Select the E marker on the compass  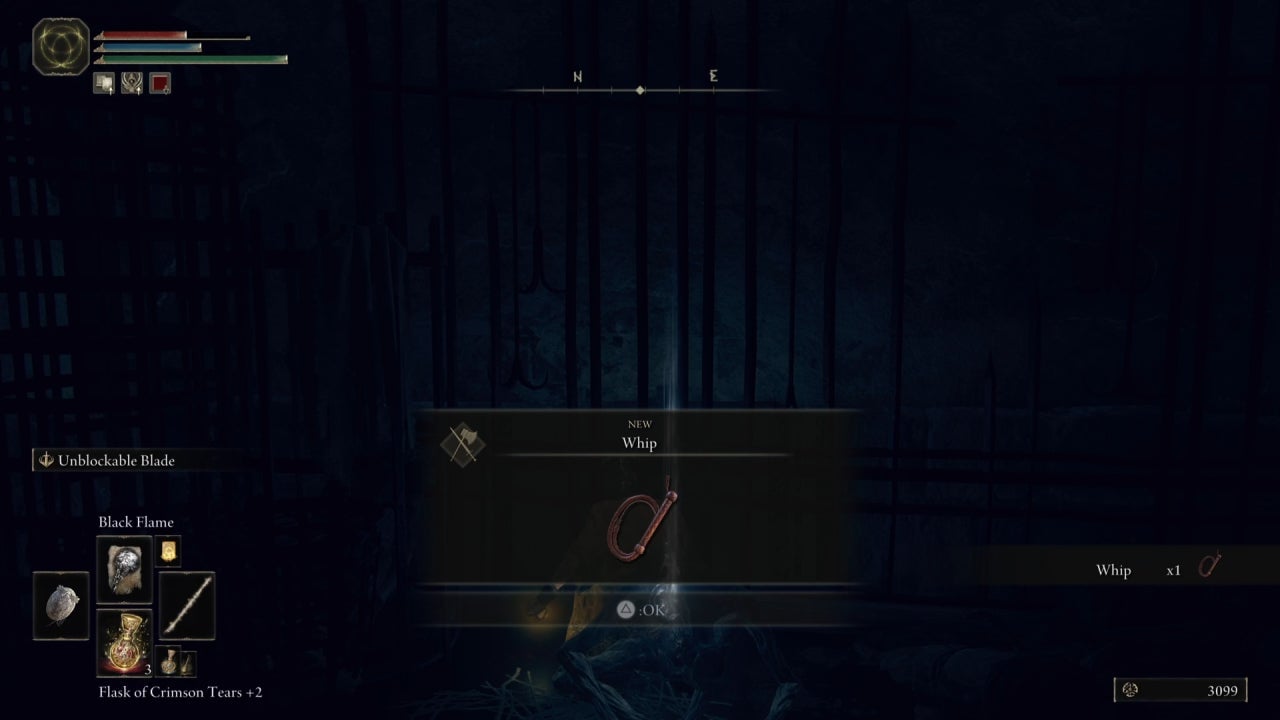(x=712, y=75)
